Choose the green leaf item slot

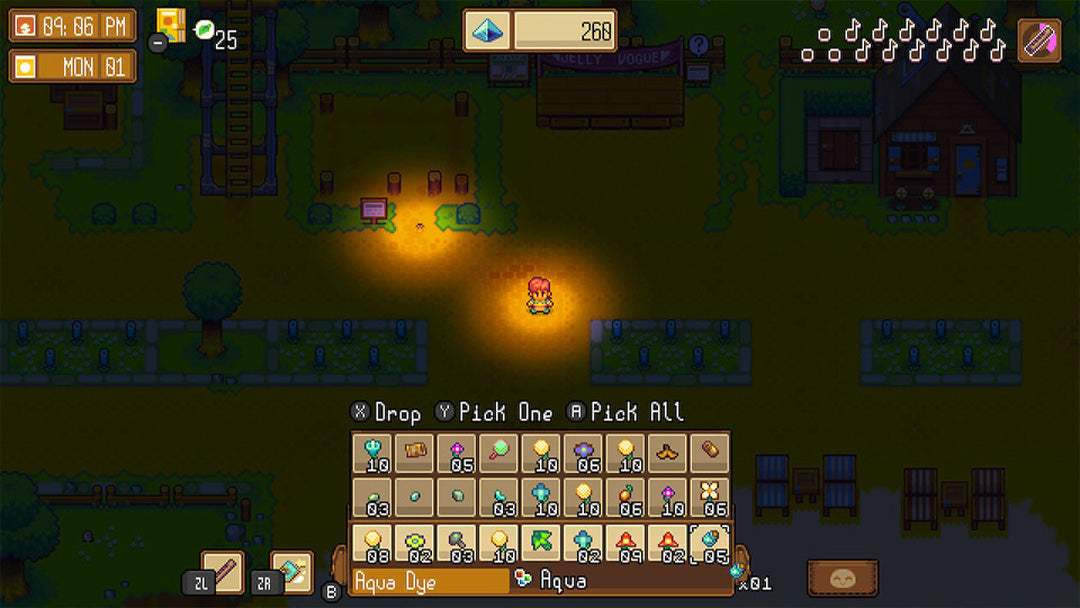(x=540, y=543)
